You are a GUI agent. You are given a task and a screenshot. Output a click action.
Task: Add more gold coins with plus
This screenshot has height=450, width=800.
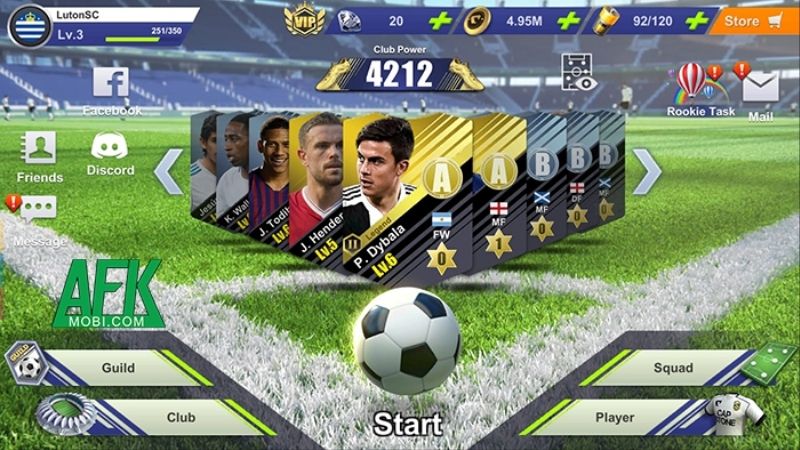click(x=568, y=21)
